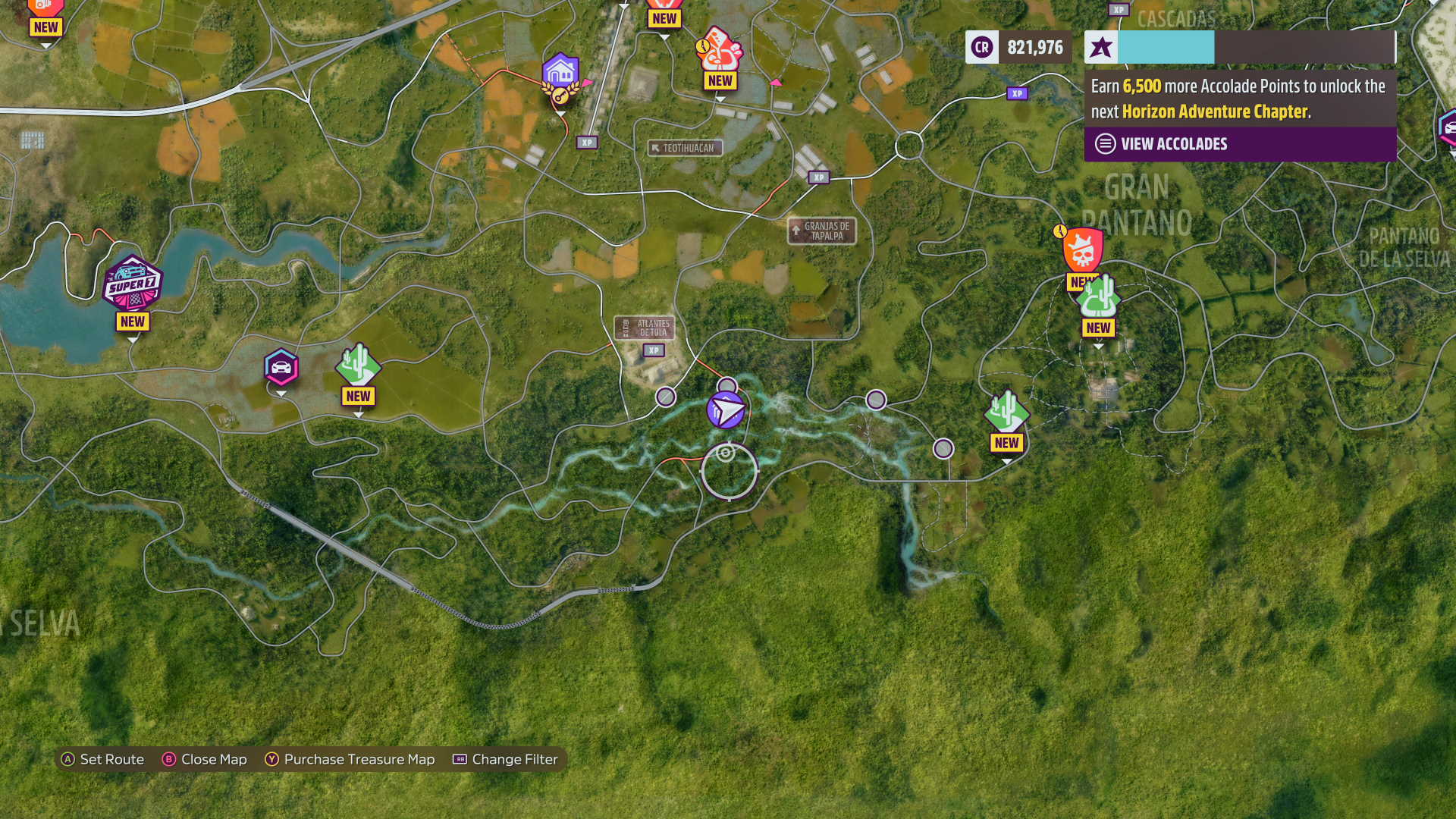1456x819 pixels.
Task: Click the Granjas de Tapalpa signpost label
Action: click(x=822, y=231)
